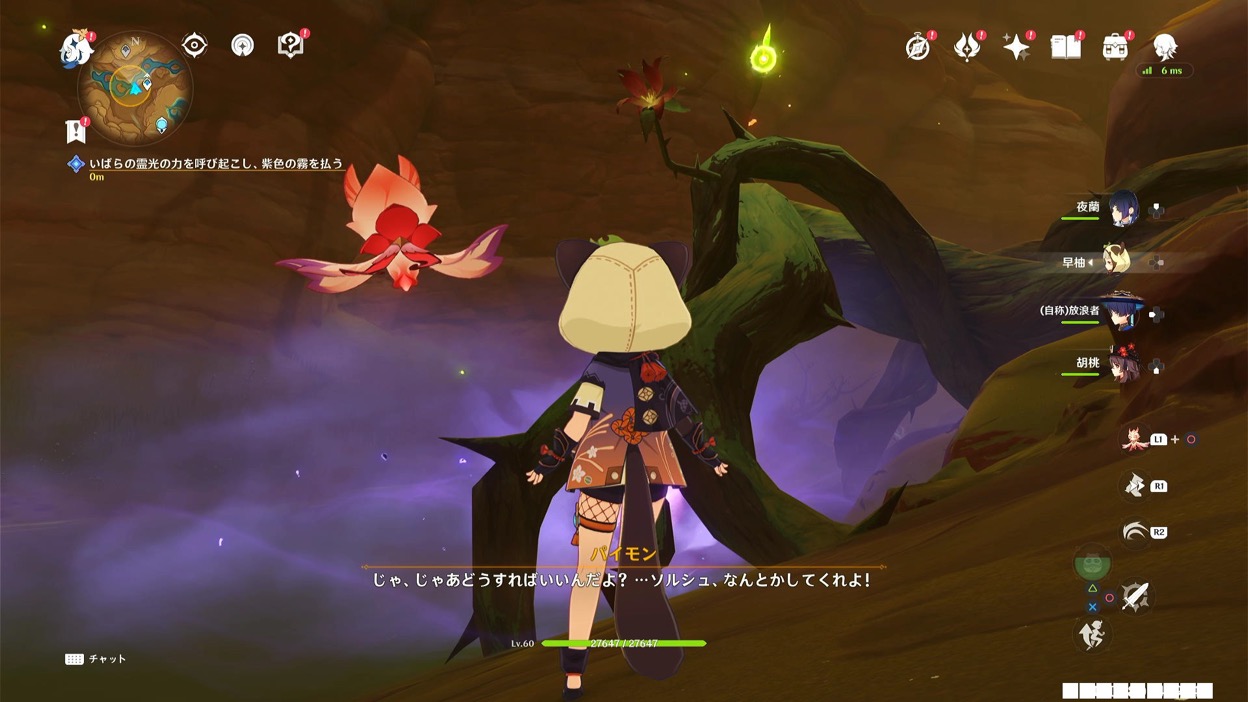Switch to party member 胡桃
This screenshot has width=1248, height=702.
pyautogui.click(x=1122, y=364)
